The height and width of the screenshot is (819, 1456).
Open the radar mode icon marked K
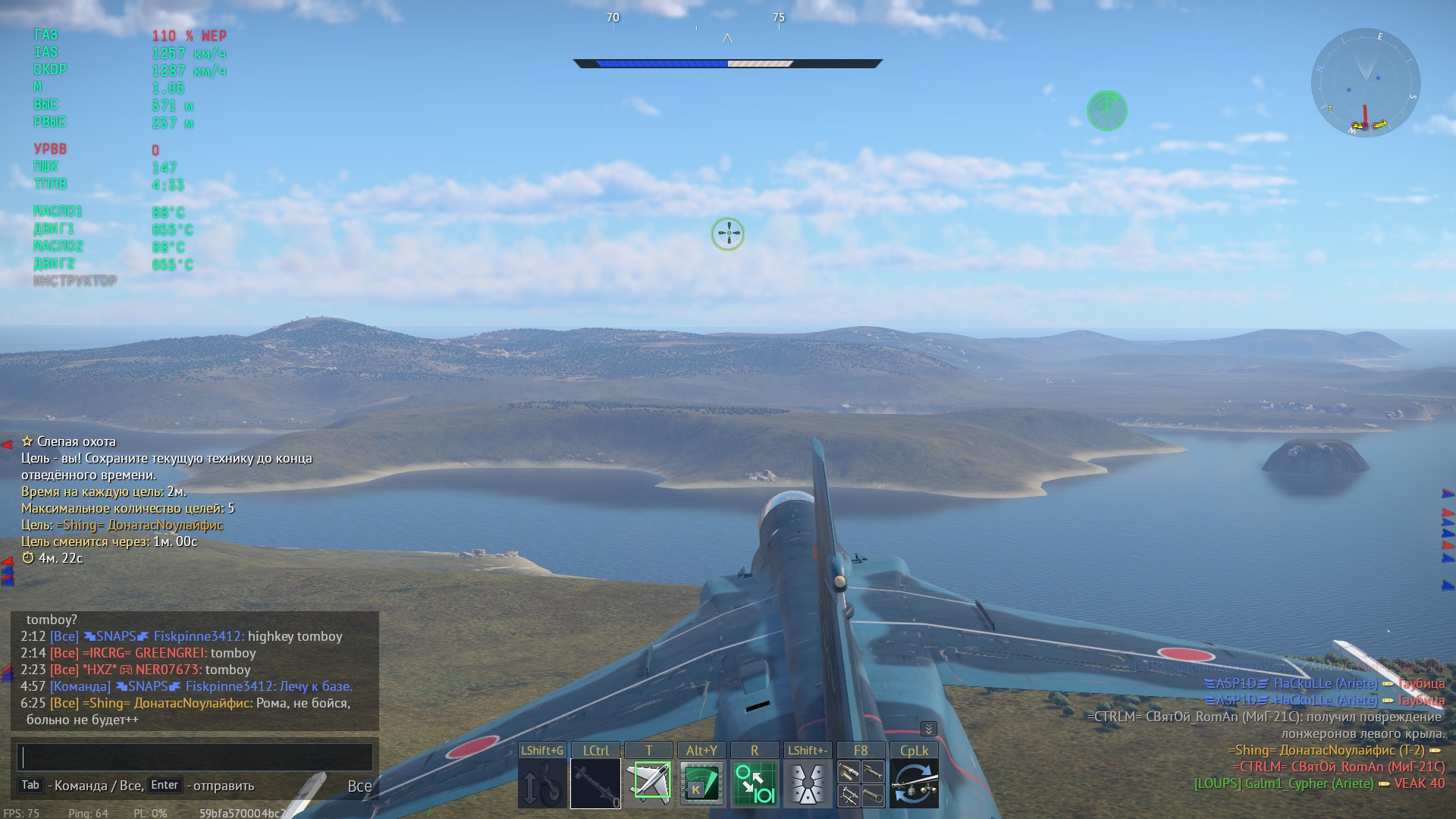701,784
